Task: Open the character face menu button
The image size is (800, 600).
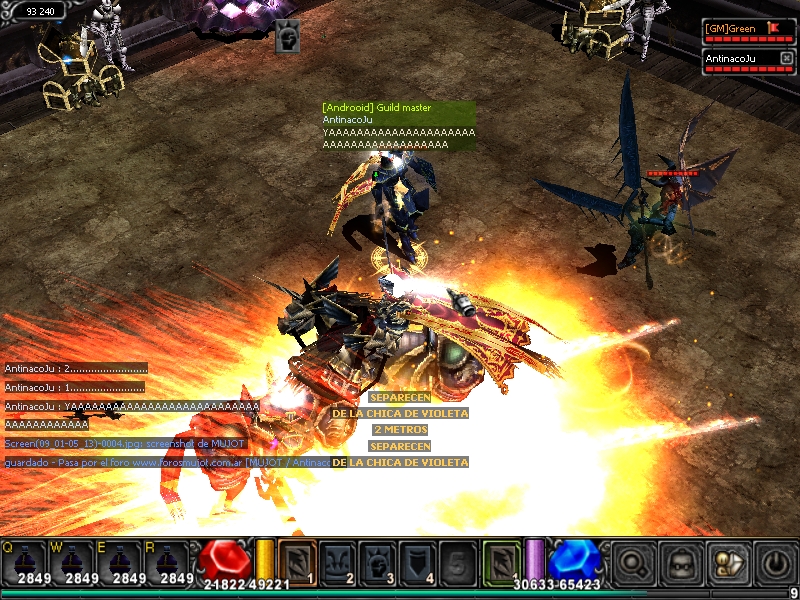Action: click(681, 563)
